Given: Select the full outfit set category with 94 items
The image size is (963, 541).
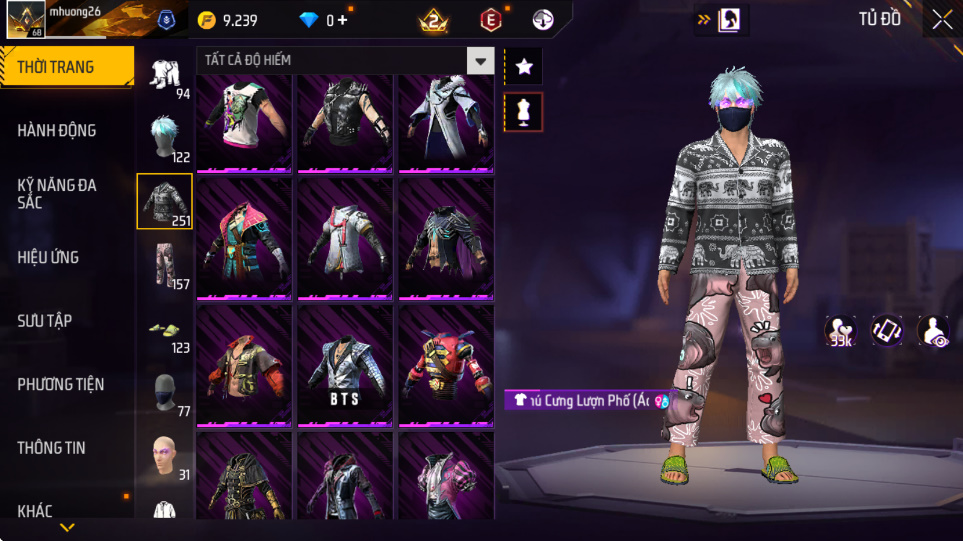Looking at the screenshot, I should 164,76.
